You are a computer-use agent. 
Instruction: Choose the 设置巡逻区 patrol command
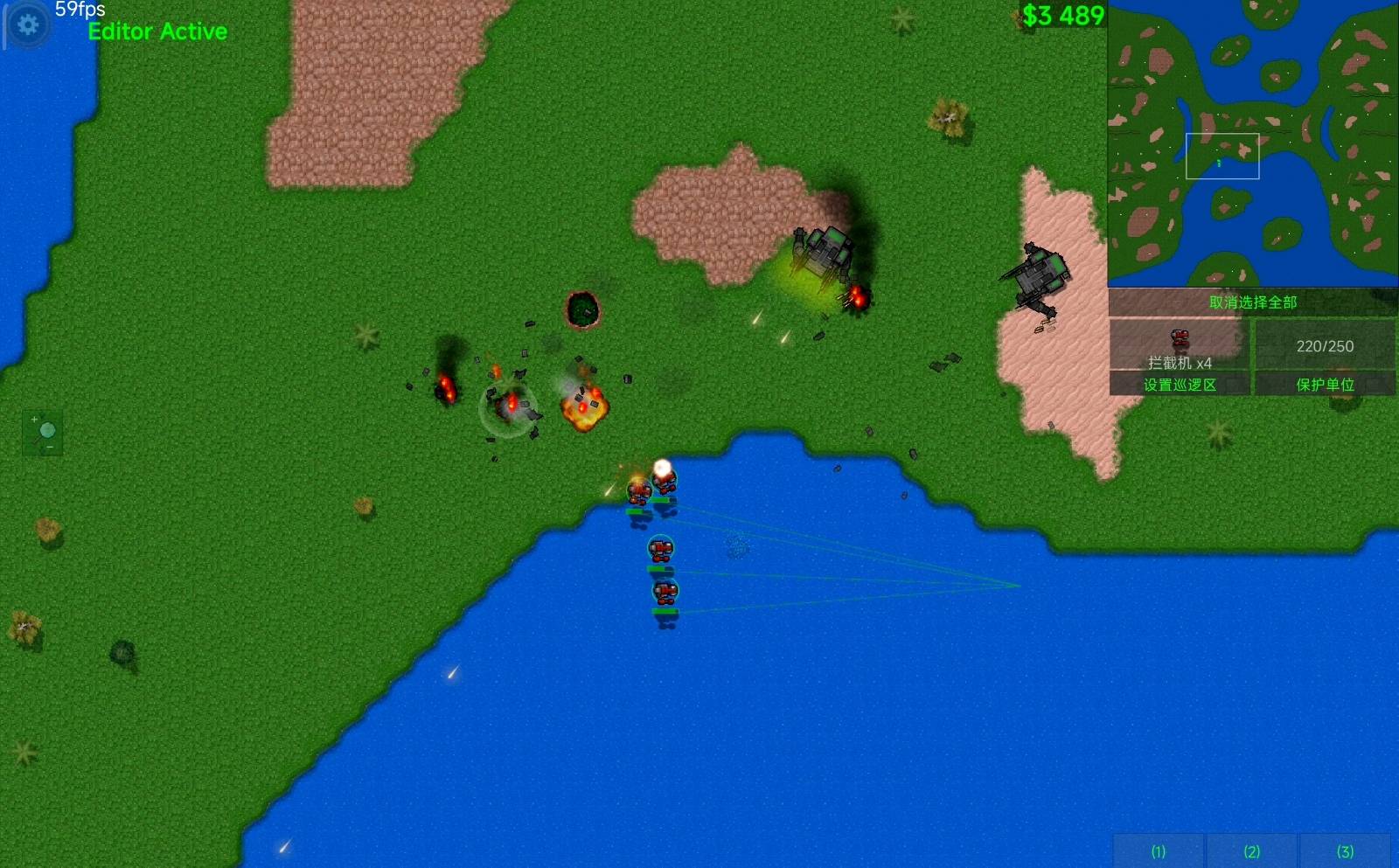(x=1180, y=385)
